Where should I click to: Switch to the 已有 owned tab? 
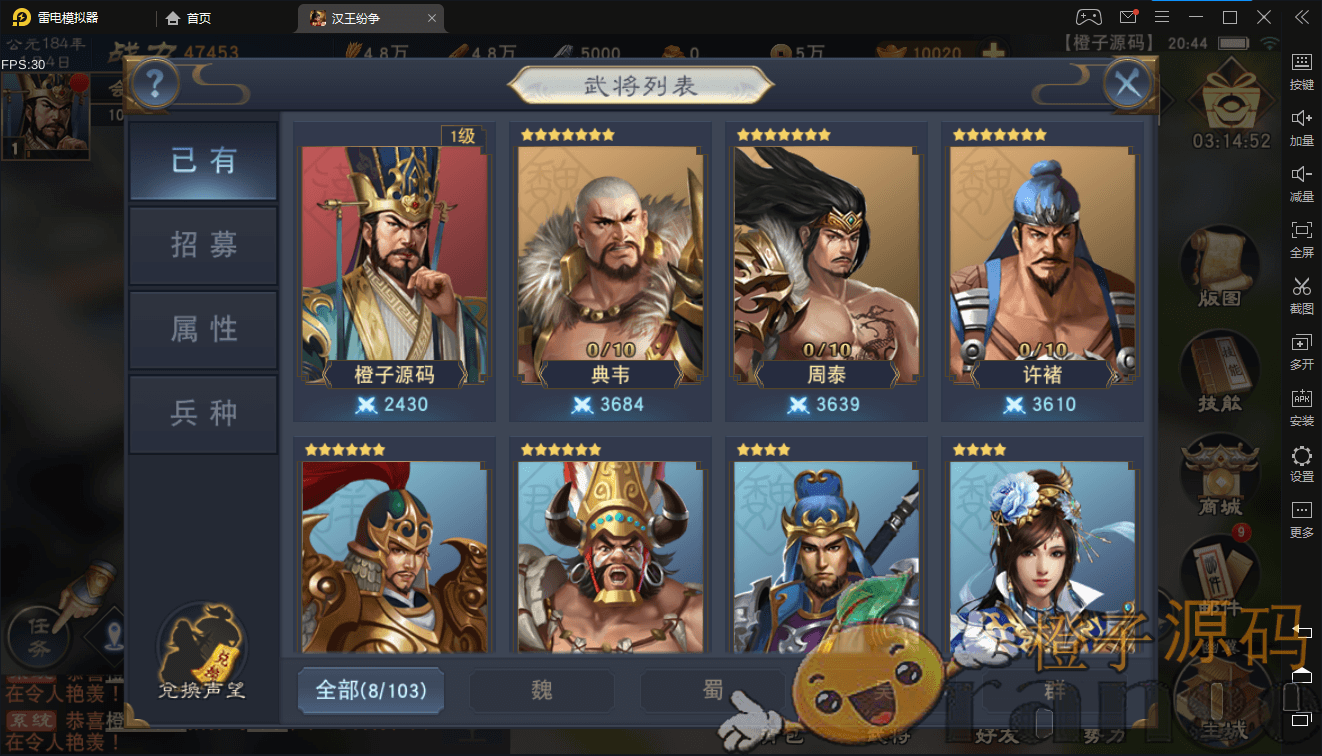(203, 161)
